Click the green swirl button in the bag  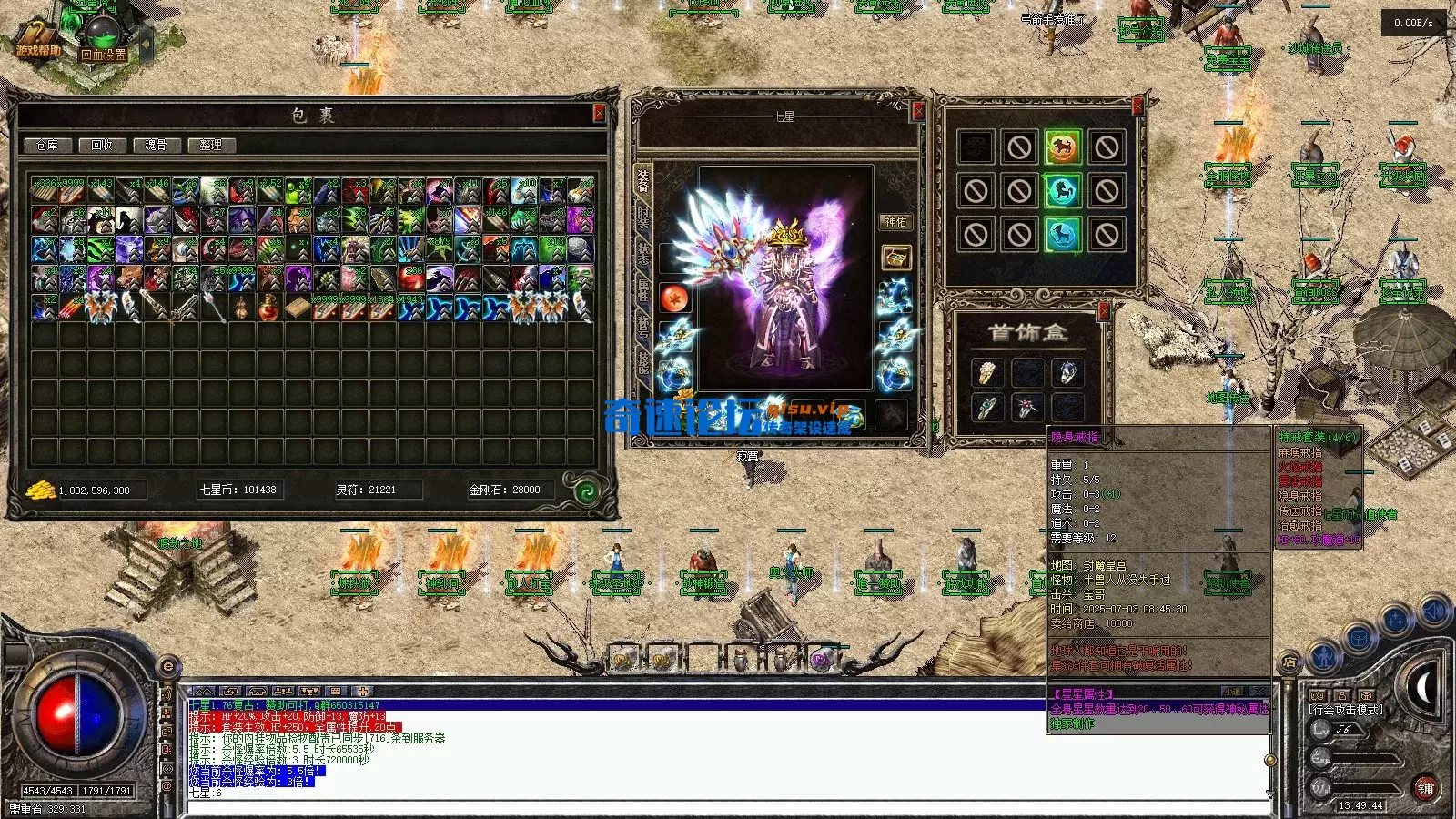point(587,492)
